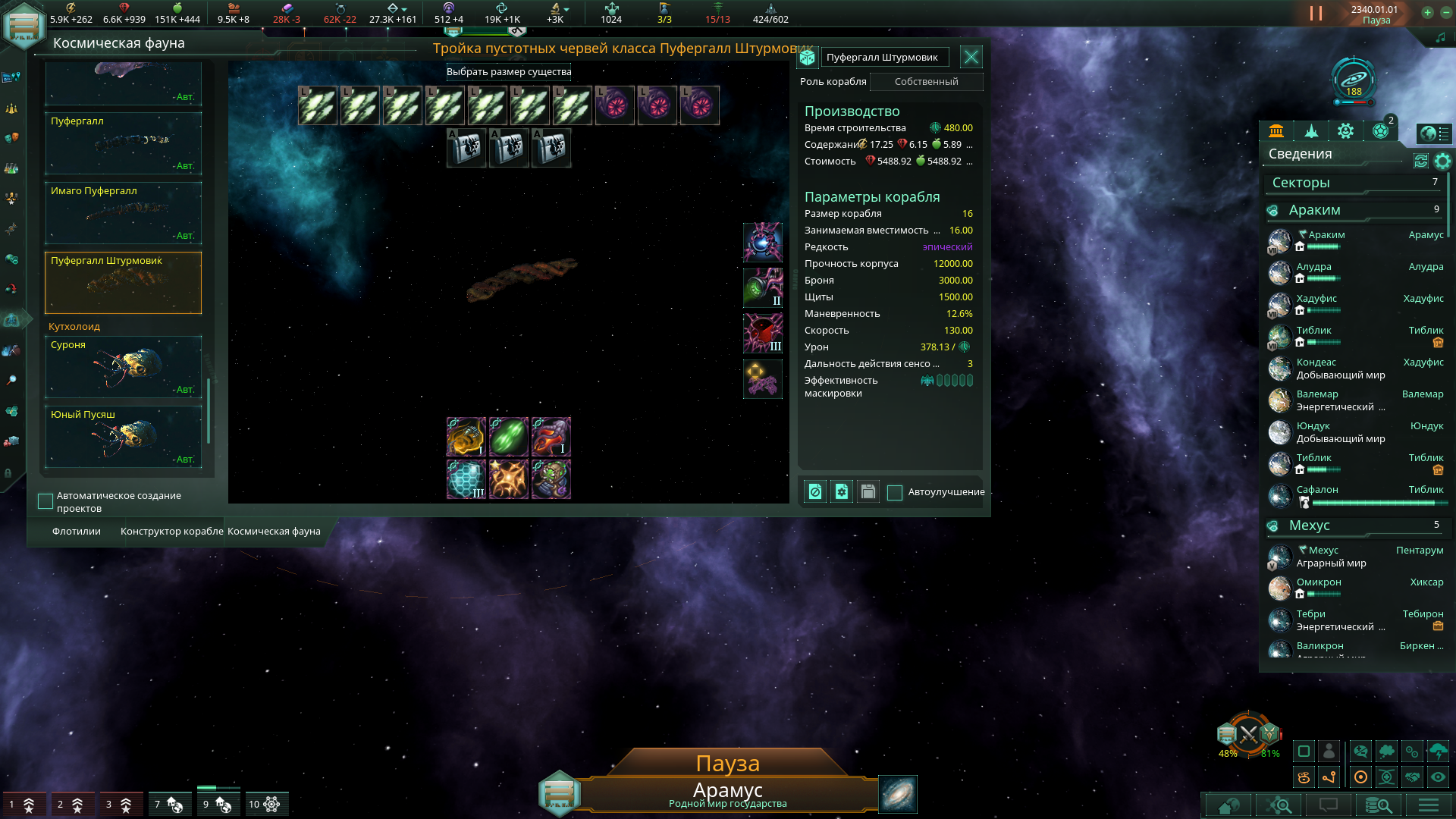The width and height of the screenshot is (1456, 819).
Task: Click Выбрать размер существа button
Action: [509, 72]
